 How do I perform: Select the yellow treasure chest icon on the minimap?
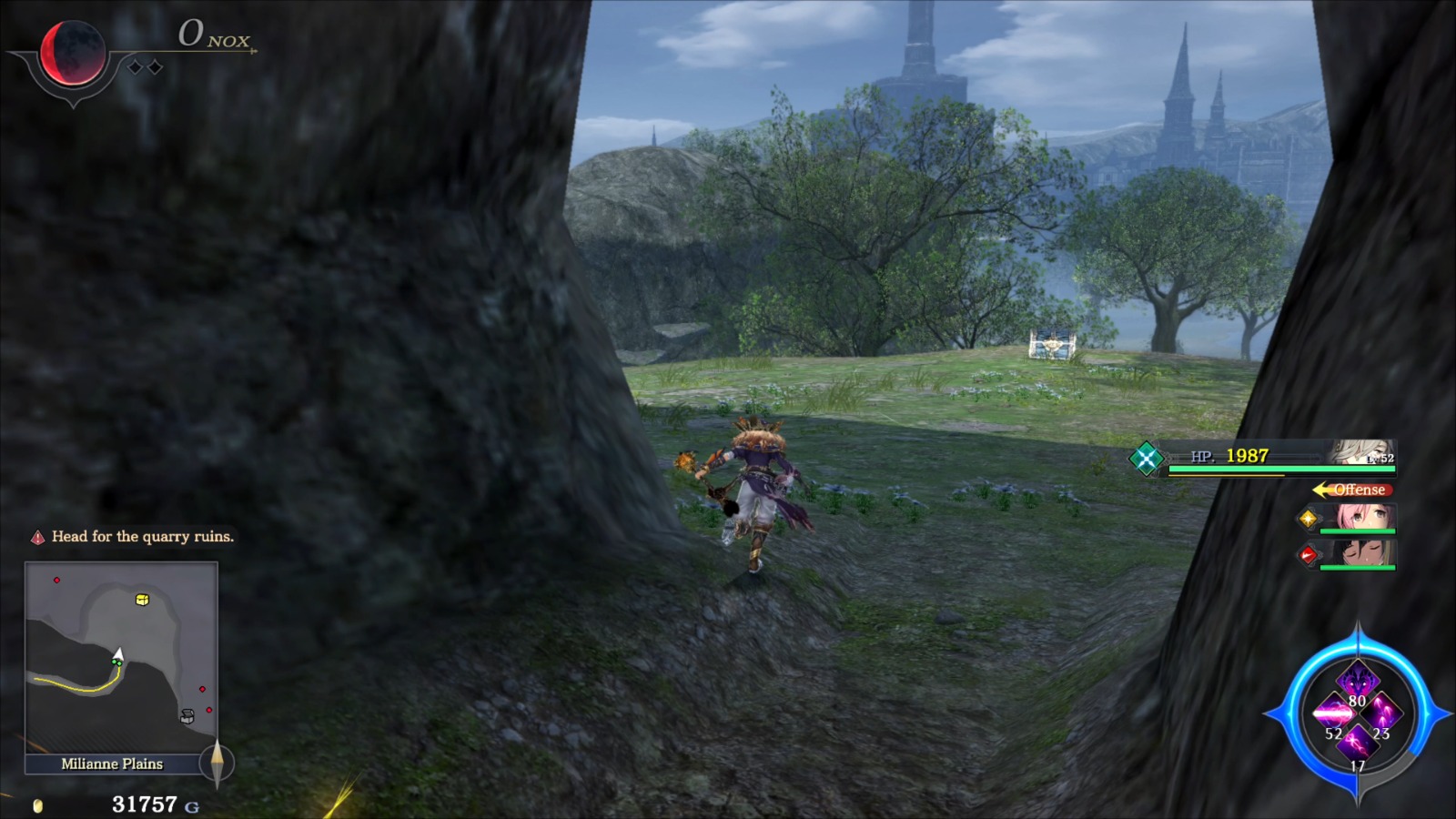pos(141,600)
